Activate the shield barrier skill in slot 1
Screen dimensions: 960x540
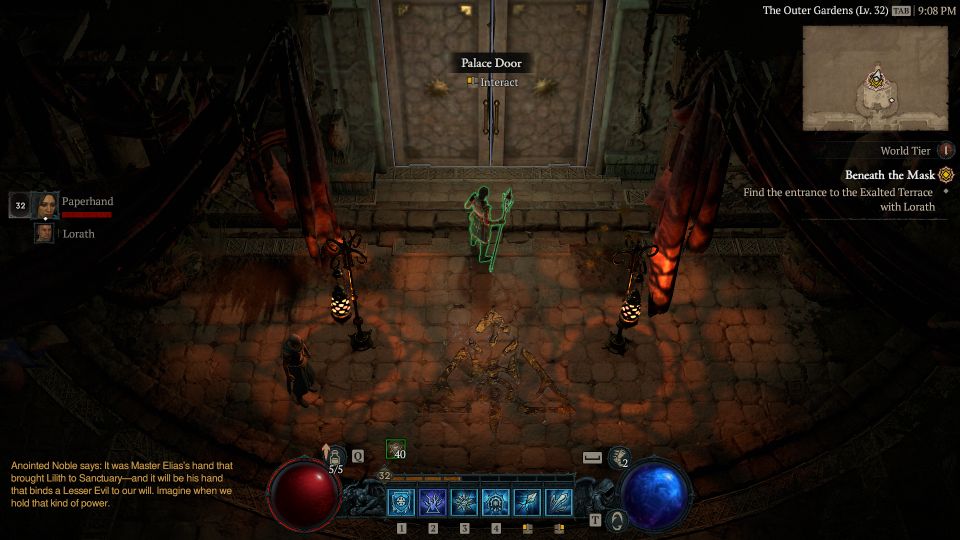pyautogui.click(x=401, y=502)
